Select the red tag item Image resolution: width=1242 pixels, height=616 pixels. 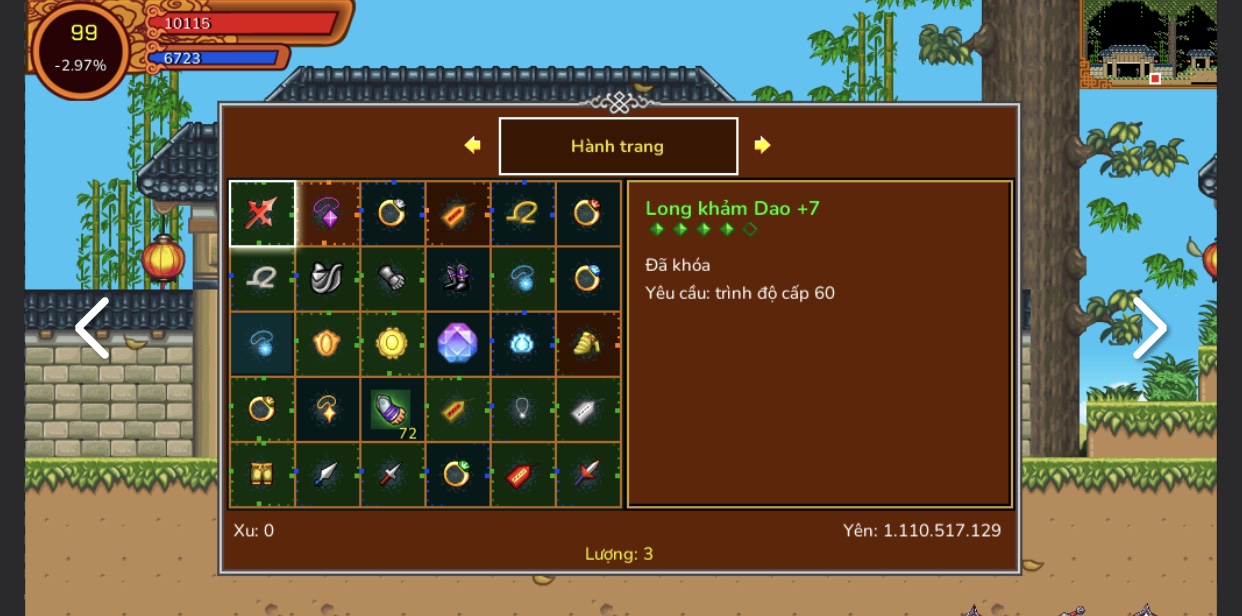click(x=523, y=474)
